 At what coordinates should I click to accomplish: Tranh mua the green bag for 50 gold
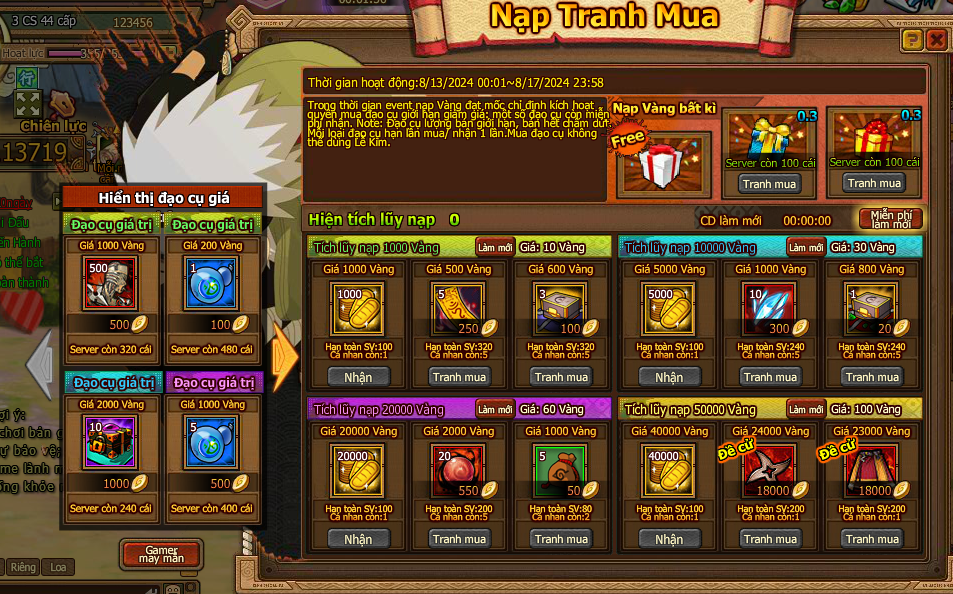(x=561, y=539)
